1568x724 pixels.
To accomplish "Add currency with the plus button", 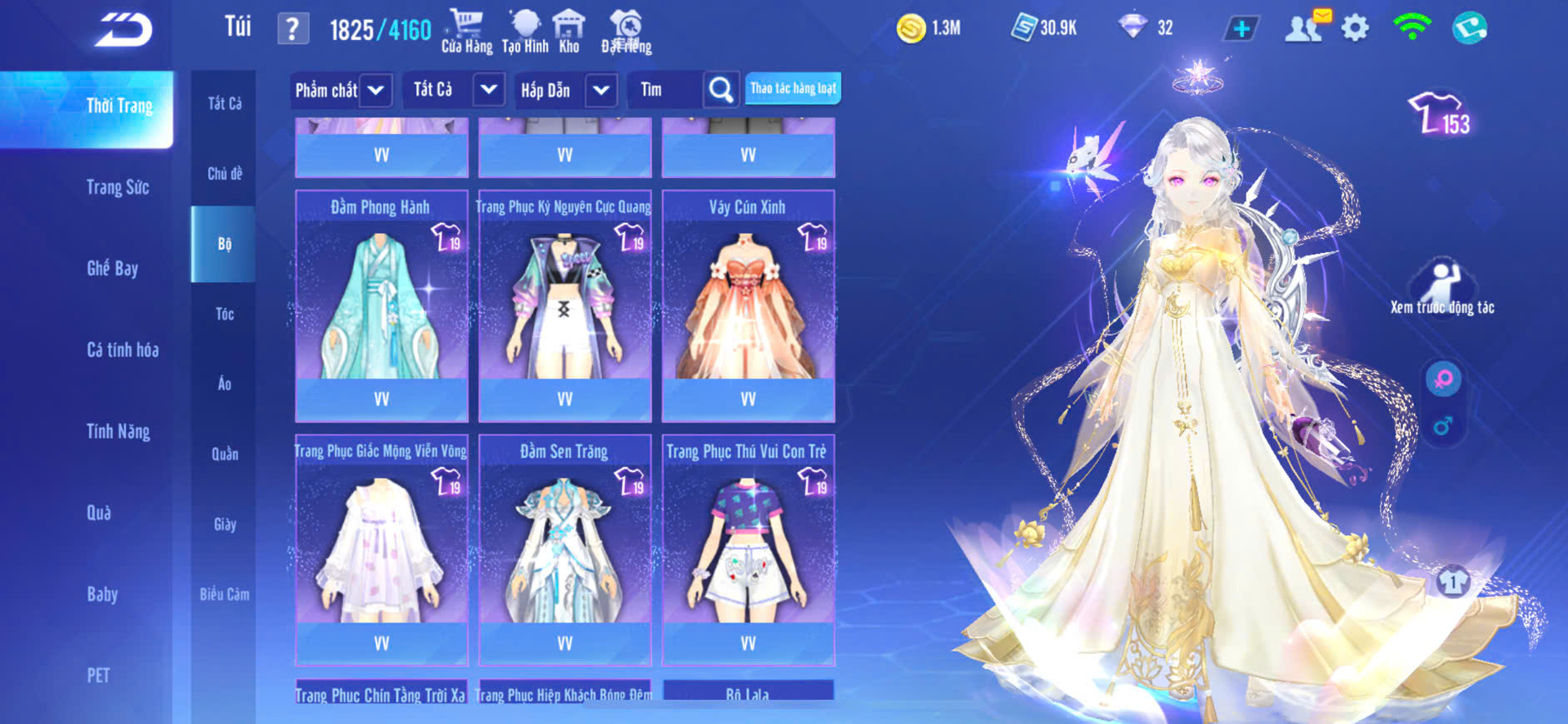I will pyautogui.click(x=1241, y=29).
